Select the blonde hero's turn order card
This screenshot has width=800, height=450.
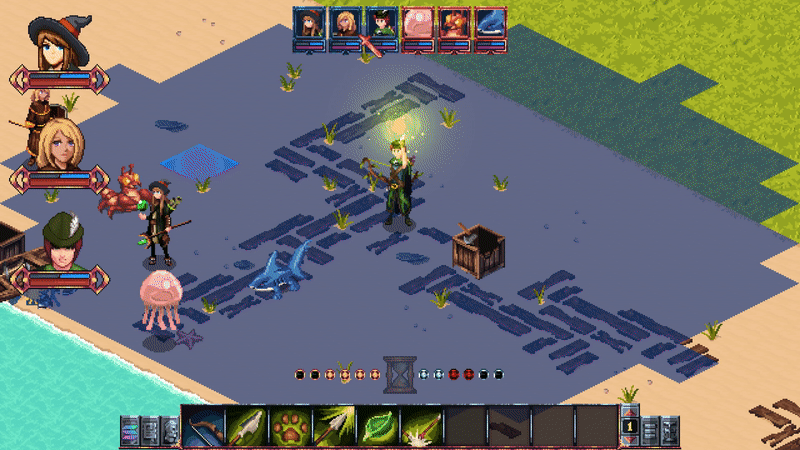click(346, 24)
